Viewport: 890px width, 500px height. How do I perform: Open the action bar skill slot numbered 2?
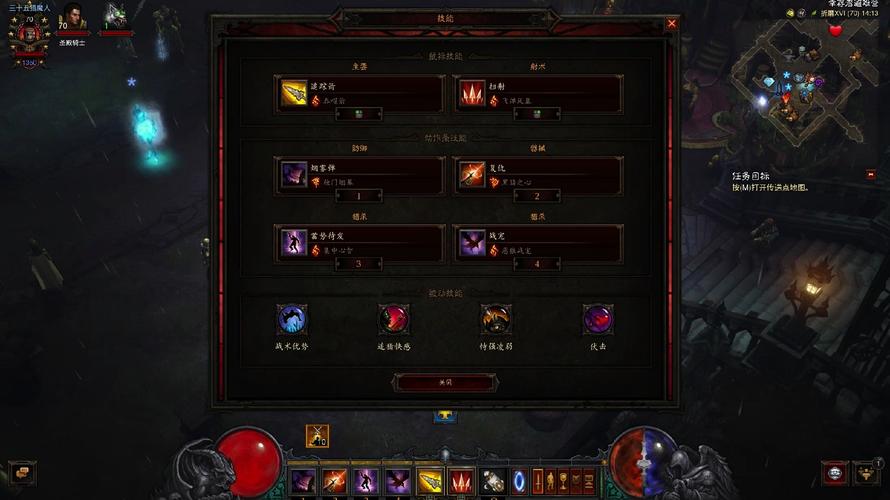tap(538, 176)
